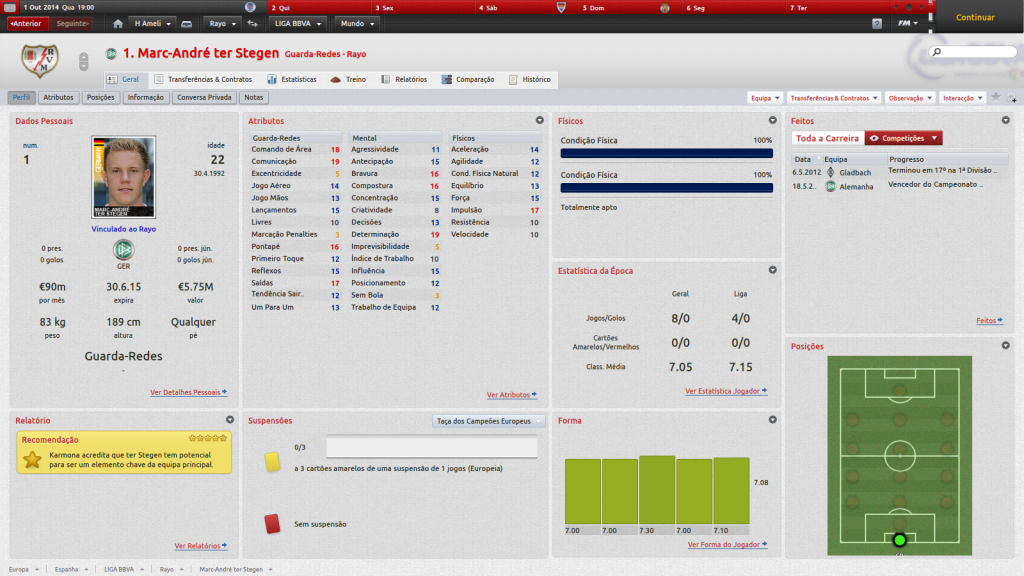
Task: Switch to the Transferências & Contratos tab
Action: (203, 79)
